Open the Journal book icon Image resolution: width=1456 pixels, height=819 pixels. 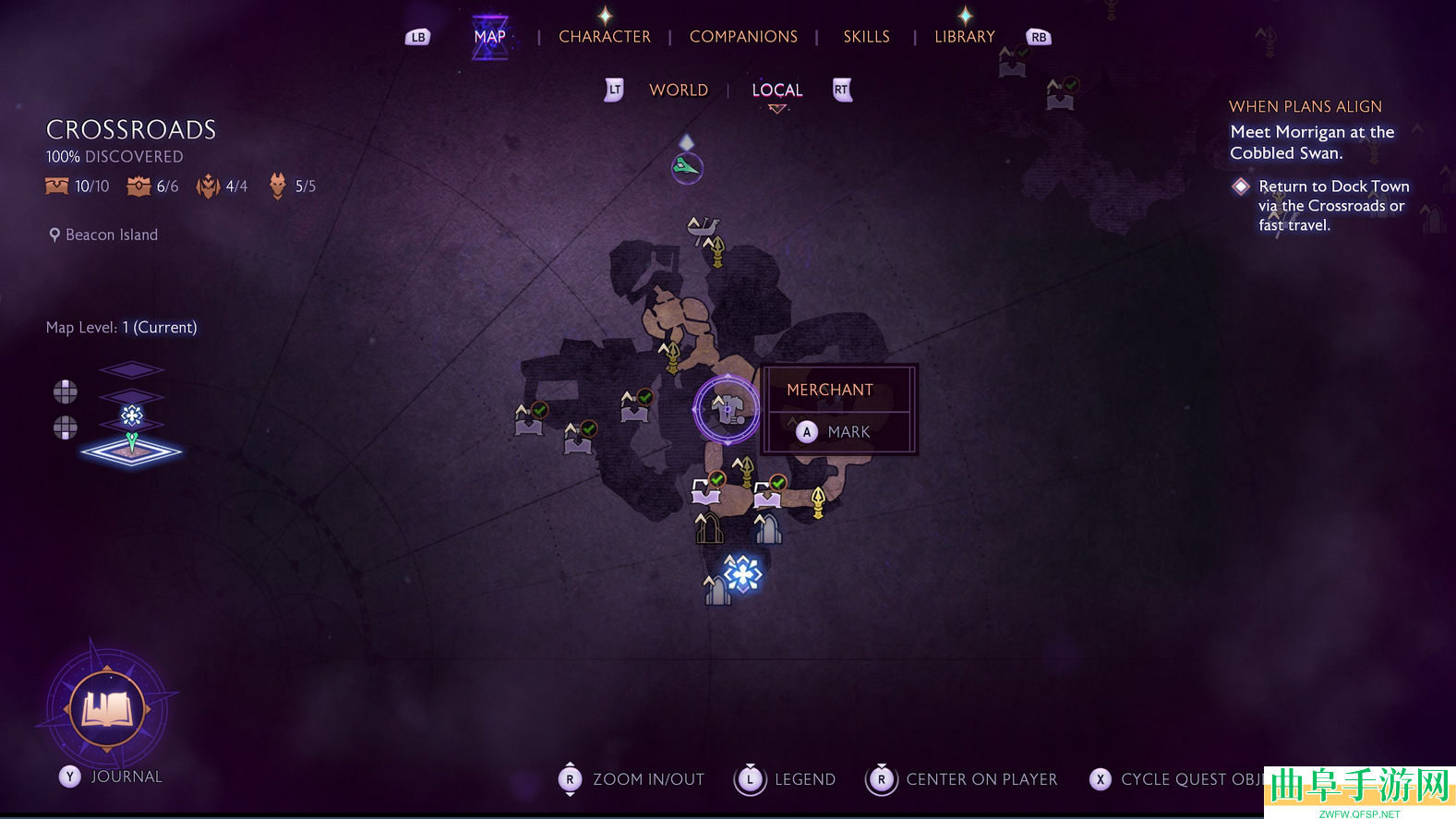click(107, 709)
